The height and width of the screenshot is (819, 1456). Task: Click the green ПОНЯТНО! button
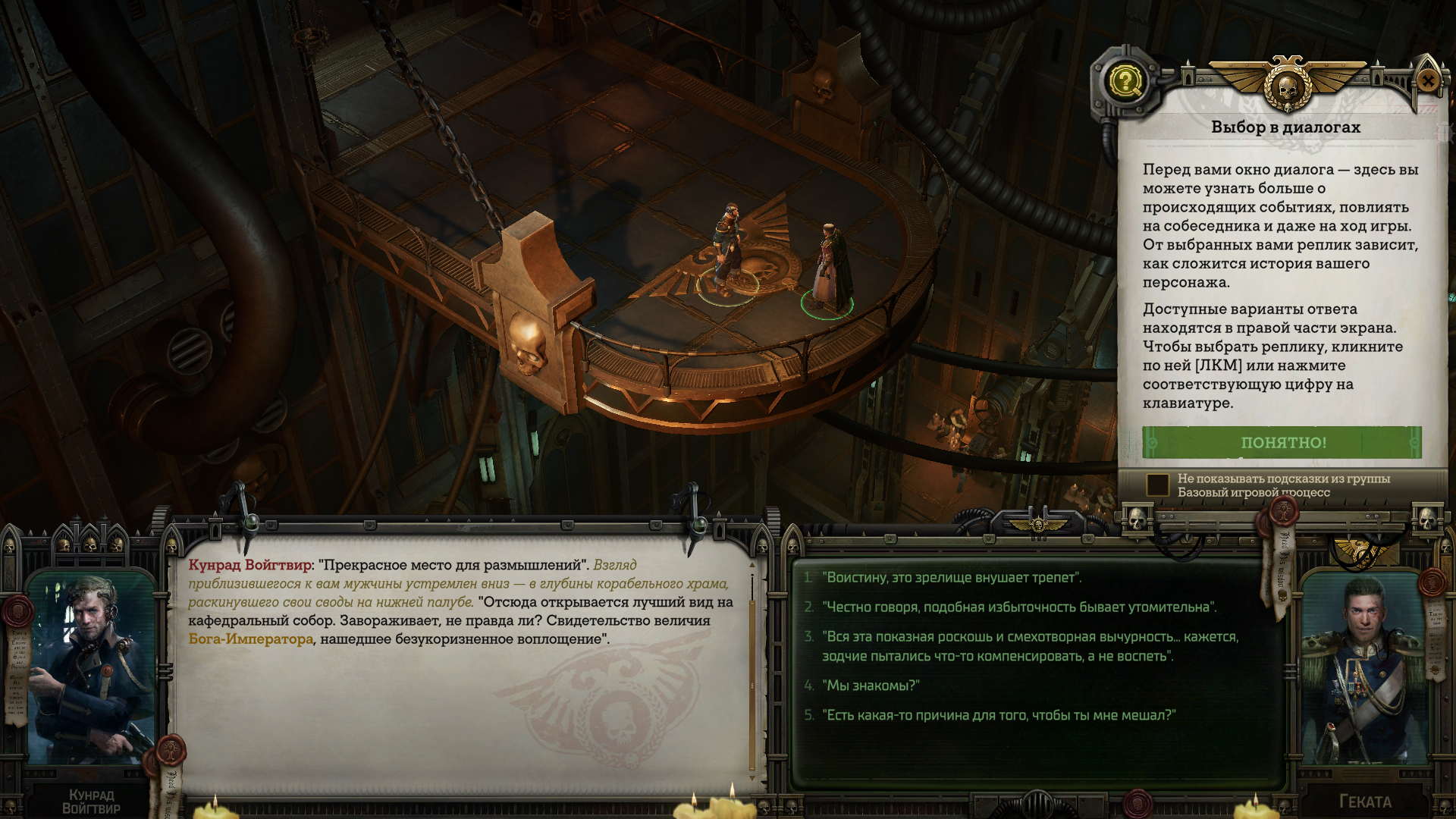[x=1282, y=442]
